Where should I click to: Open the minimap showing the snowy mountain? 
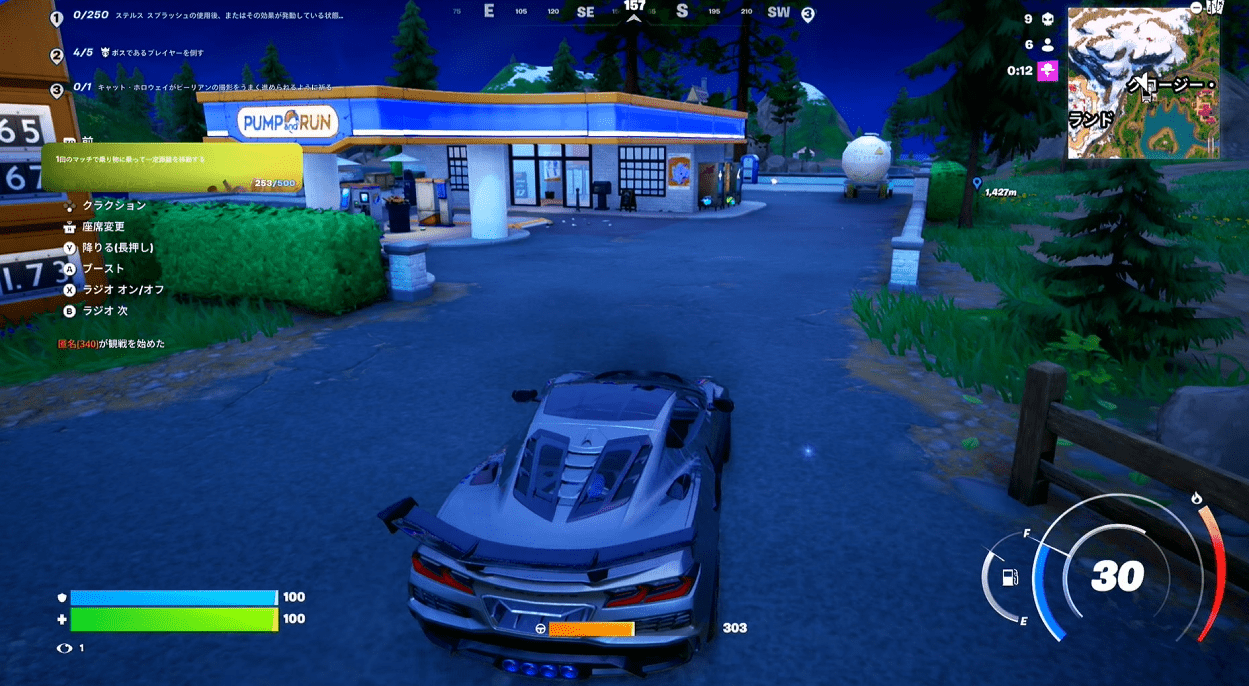tap(1144, 83)
